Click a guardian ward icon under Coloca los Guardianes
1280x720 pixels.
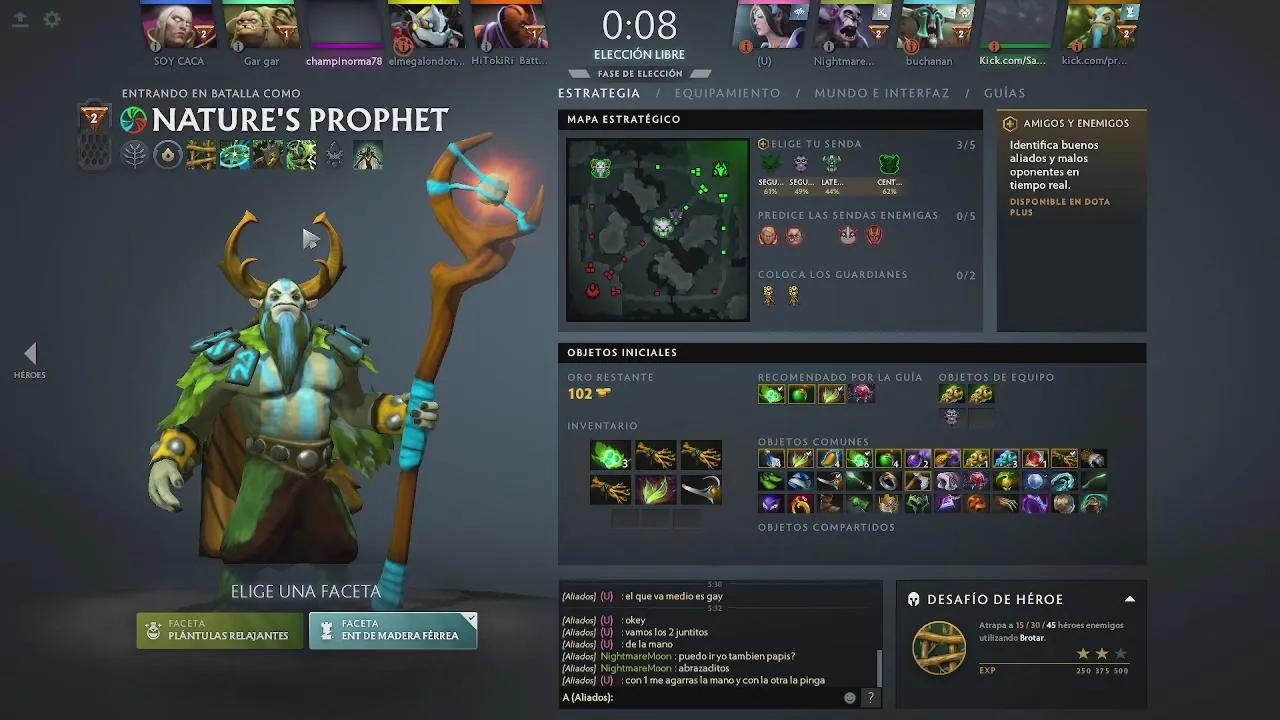769,293
